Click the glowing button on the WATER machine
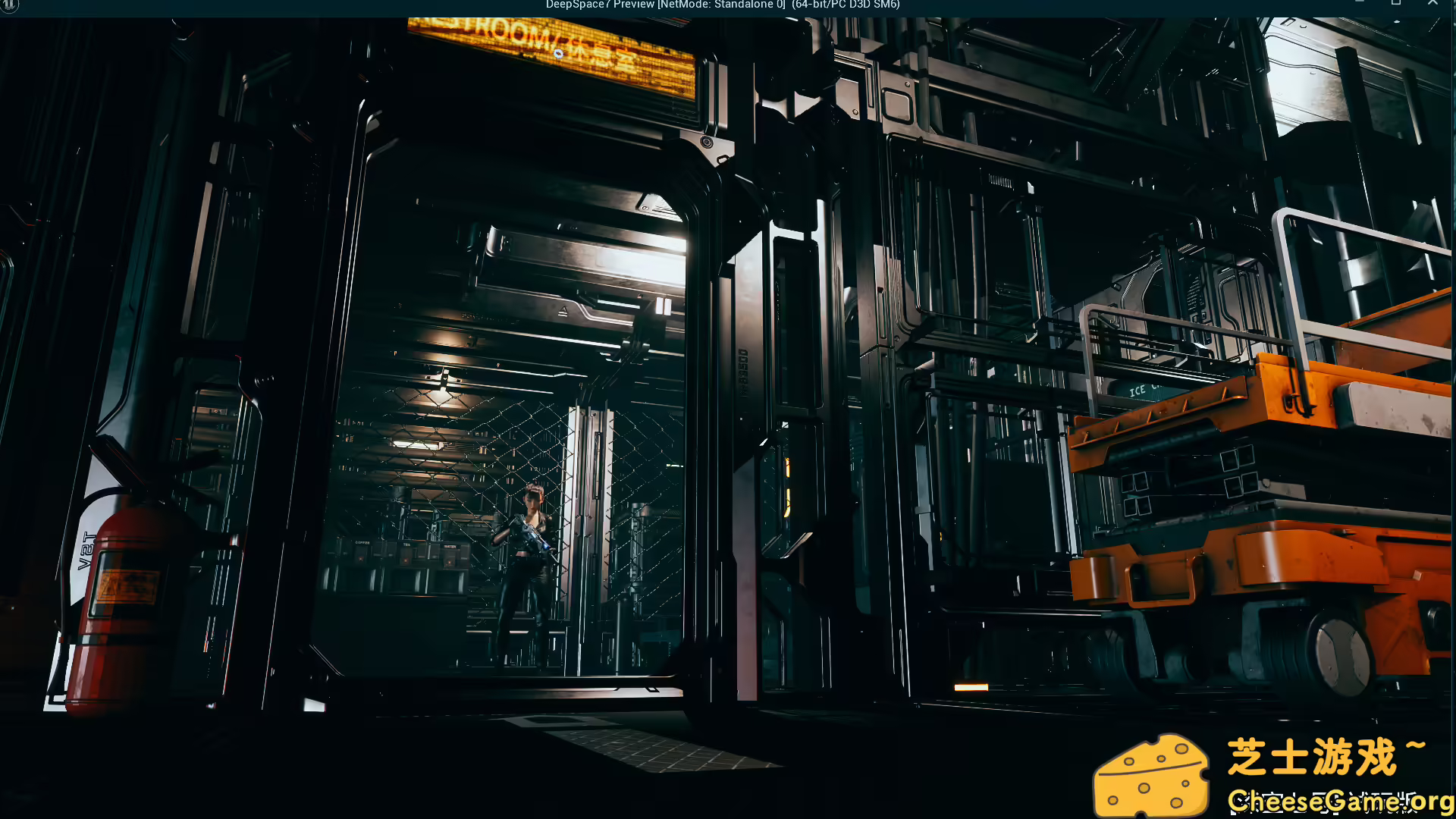The height and width of the screenshot is (819, 1456). [x=450, y=562]
